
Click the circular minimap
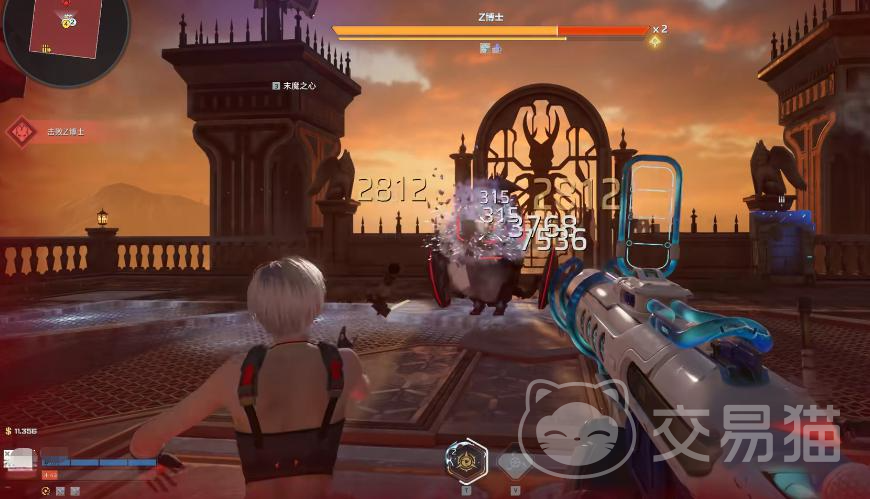63,32
